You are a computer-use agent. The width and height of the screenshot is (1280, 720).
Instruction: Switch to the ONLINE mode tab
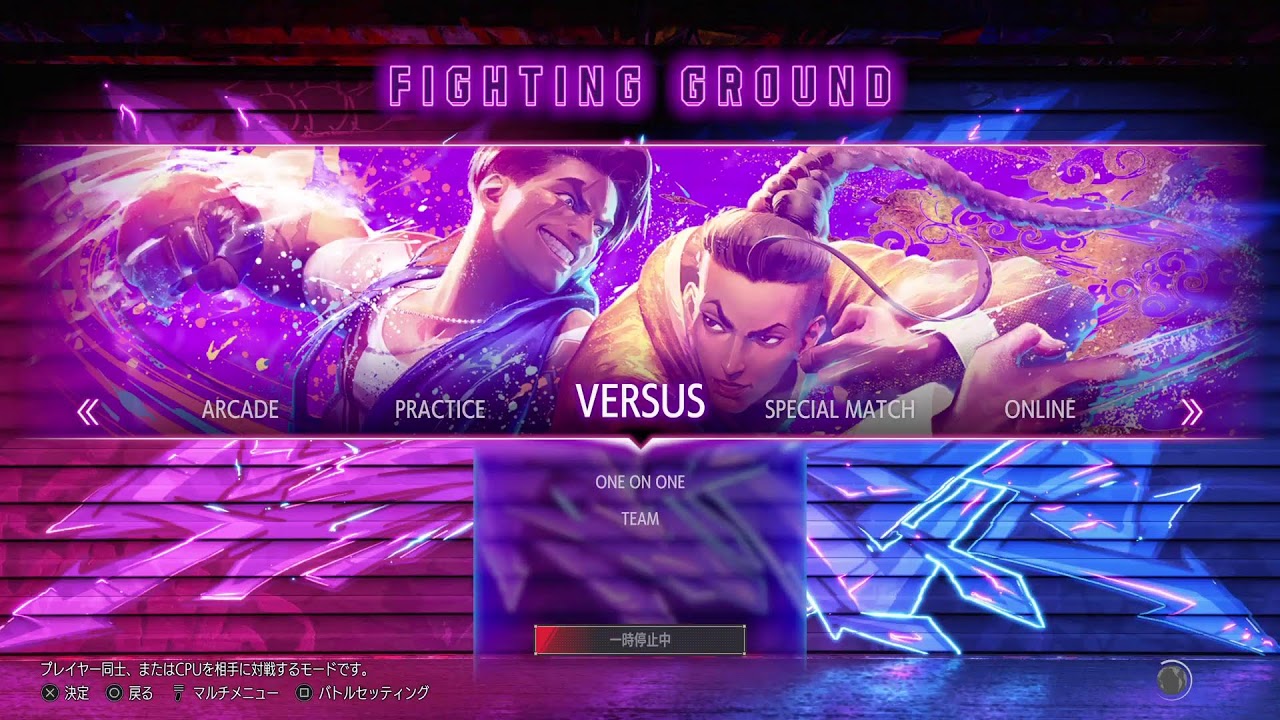pos(1040,409)
